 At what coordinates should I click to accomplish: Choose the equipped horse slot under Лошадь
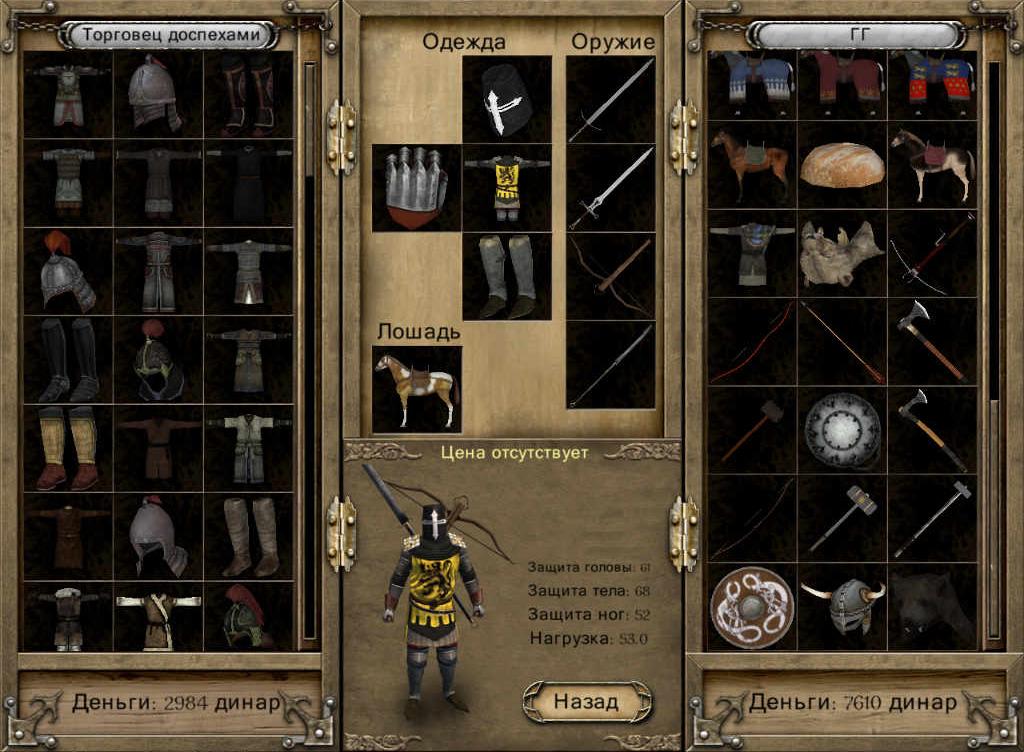point(416,388)
